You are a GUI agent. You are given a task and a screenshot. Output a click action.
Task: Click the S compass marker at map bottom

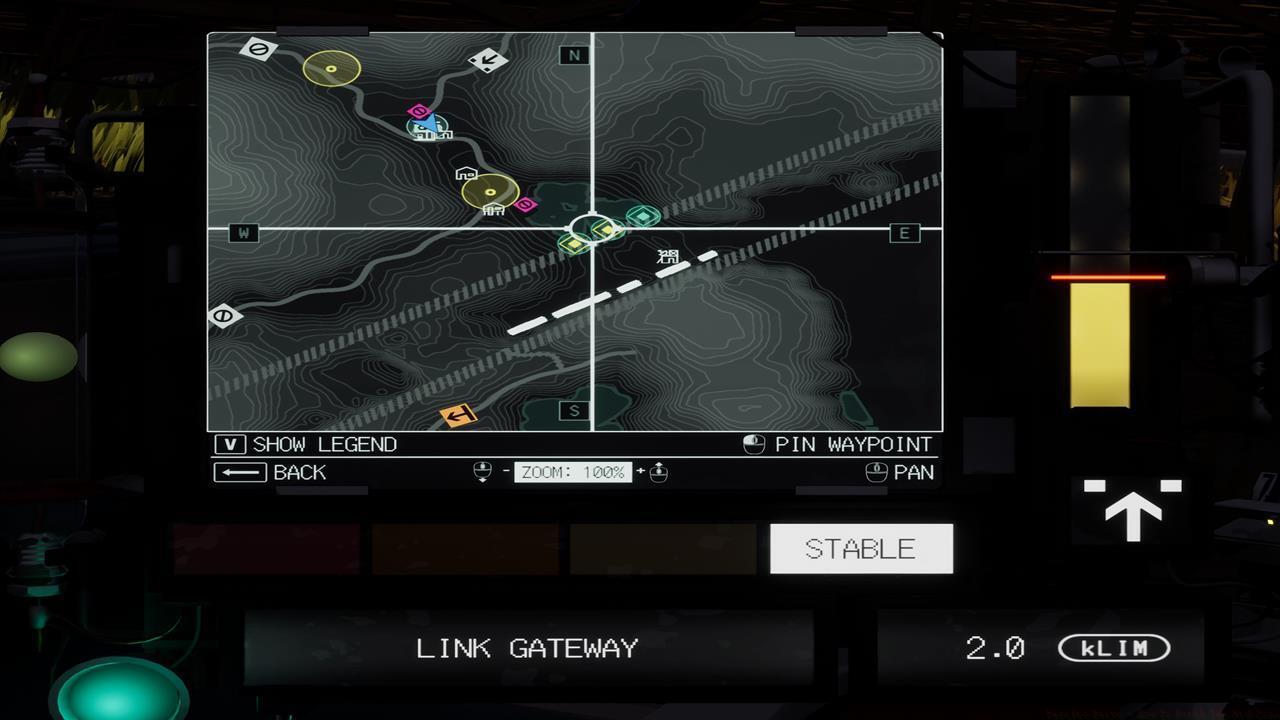point(572,409)
